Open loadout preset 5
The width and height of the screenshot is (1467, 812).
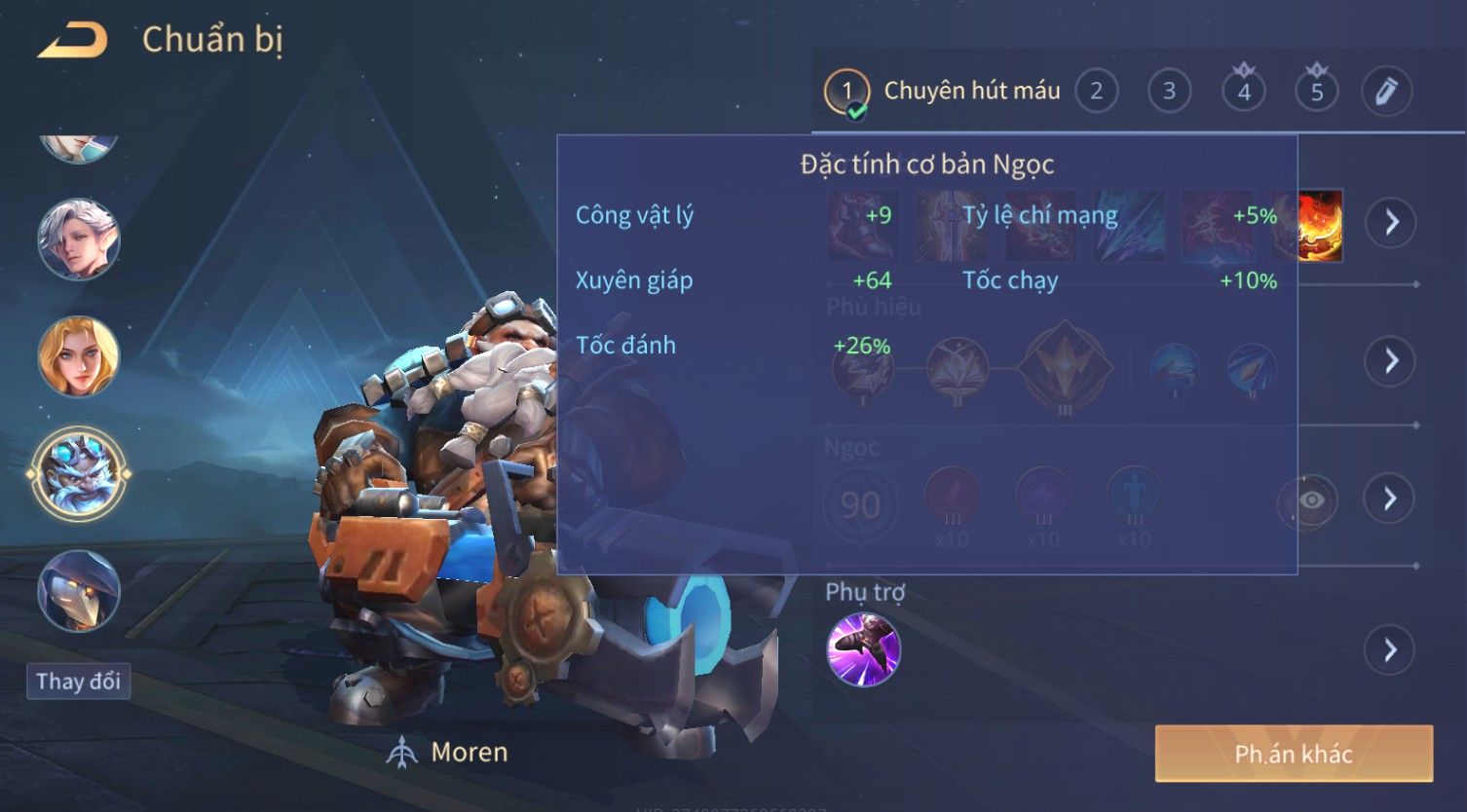1317,92
